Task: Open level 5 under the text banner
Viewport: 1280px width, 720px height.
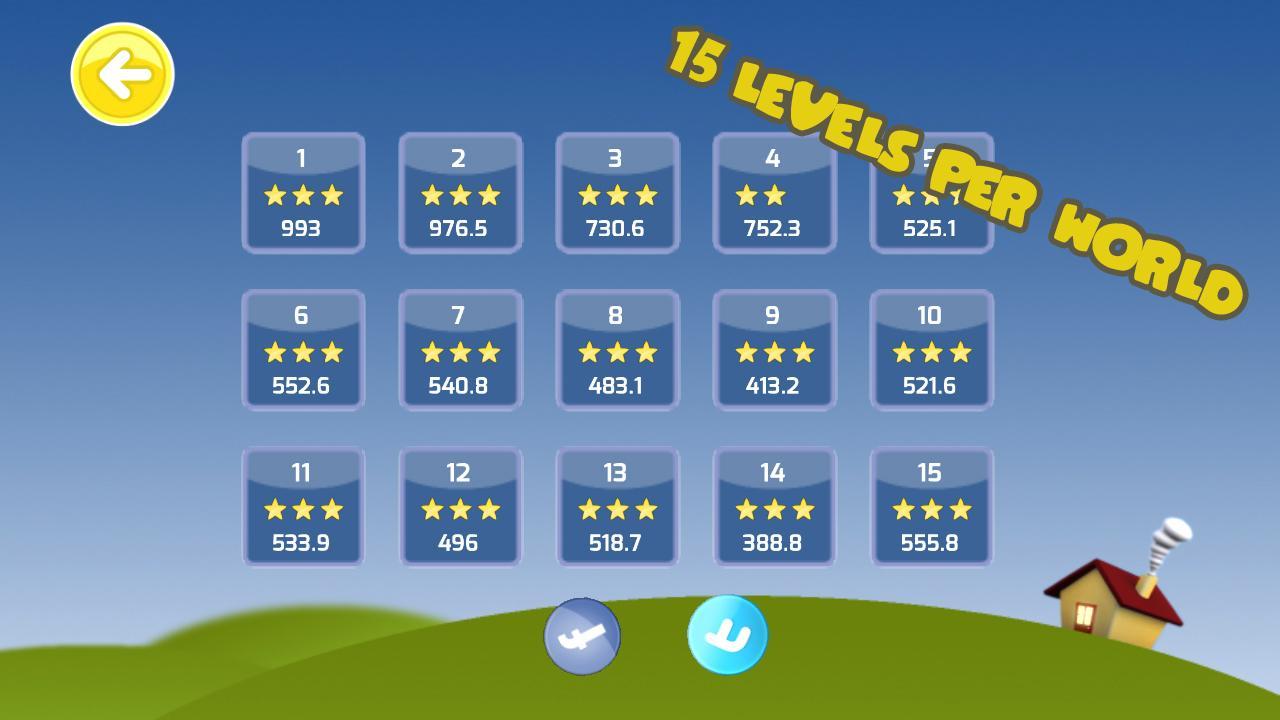Action: (x=931, y=193)
